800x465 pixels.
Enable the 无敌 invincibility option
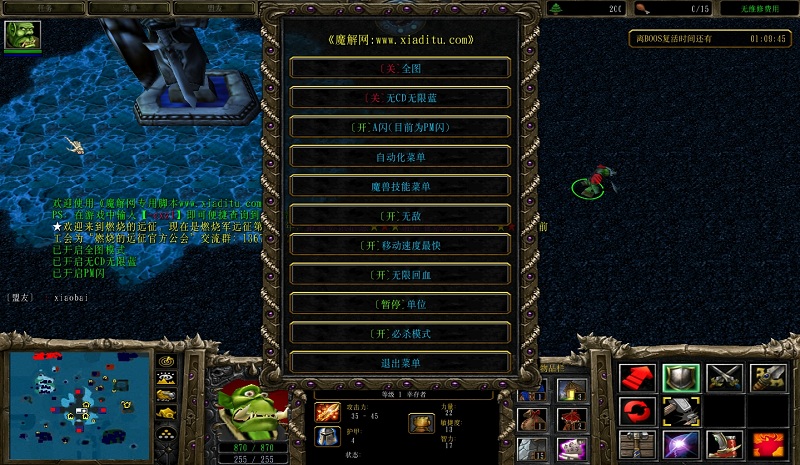[x=400, y=215]
